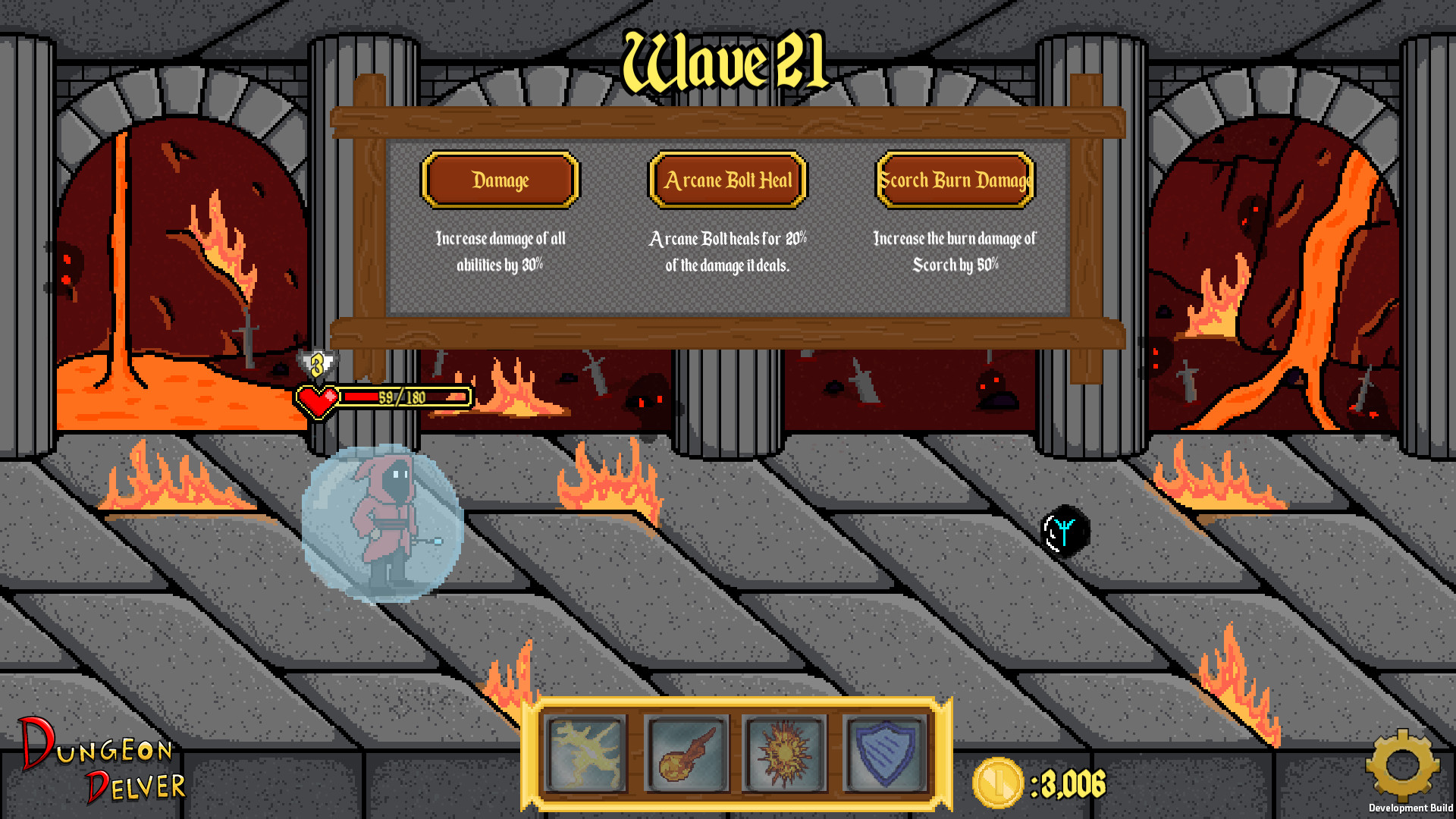
Task: Choose the Damage upgrade
Action: click(x=500, y=181)
